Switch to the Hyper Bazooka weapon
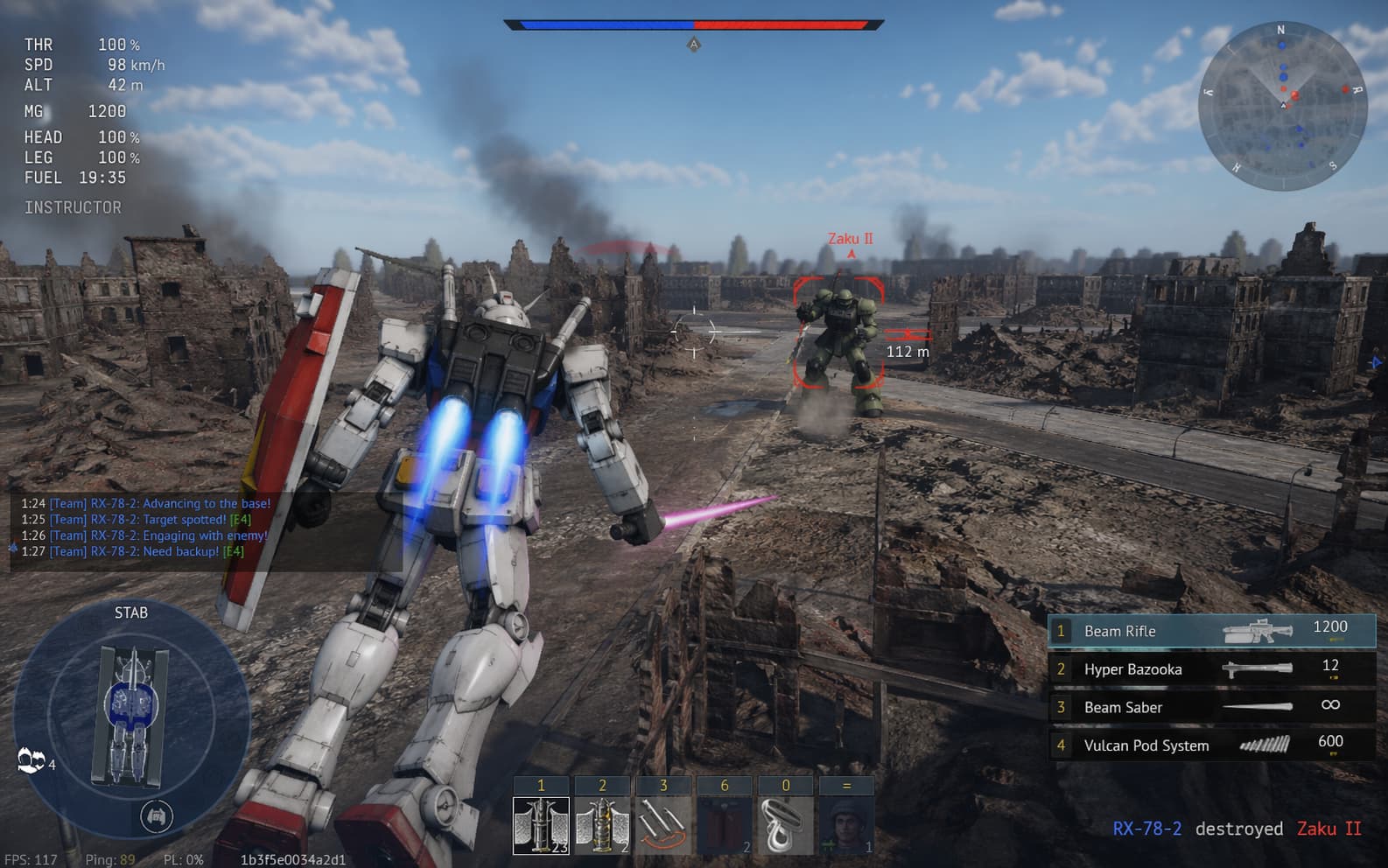Screen dimensions: 1388x868 (x=1211, y=669)
